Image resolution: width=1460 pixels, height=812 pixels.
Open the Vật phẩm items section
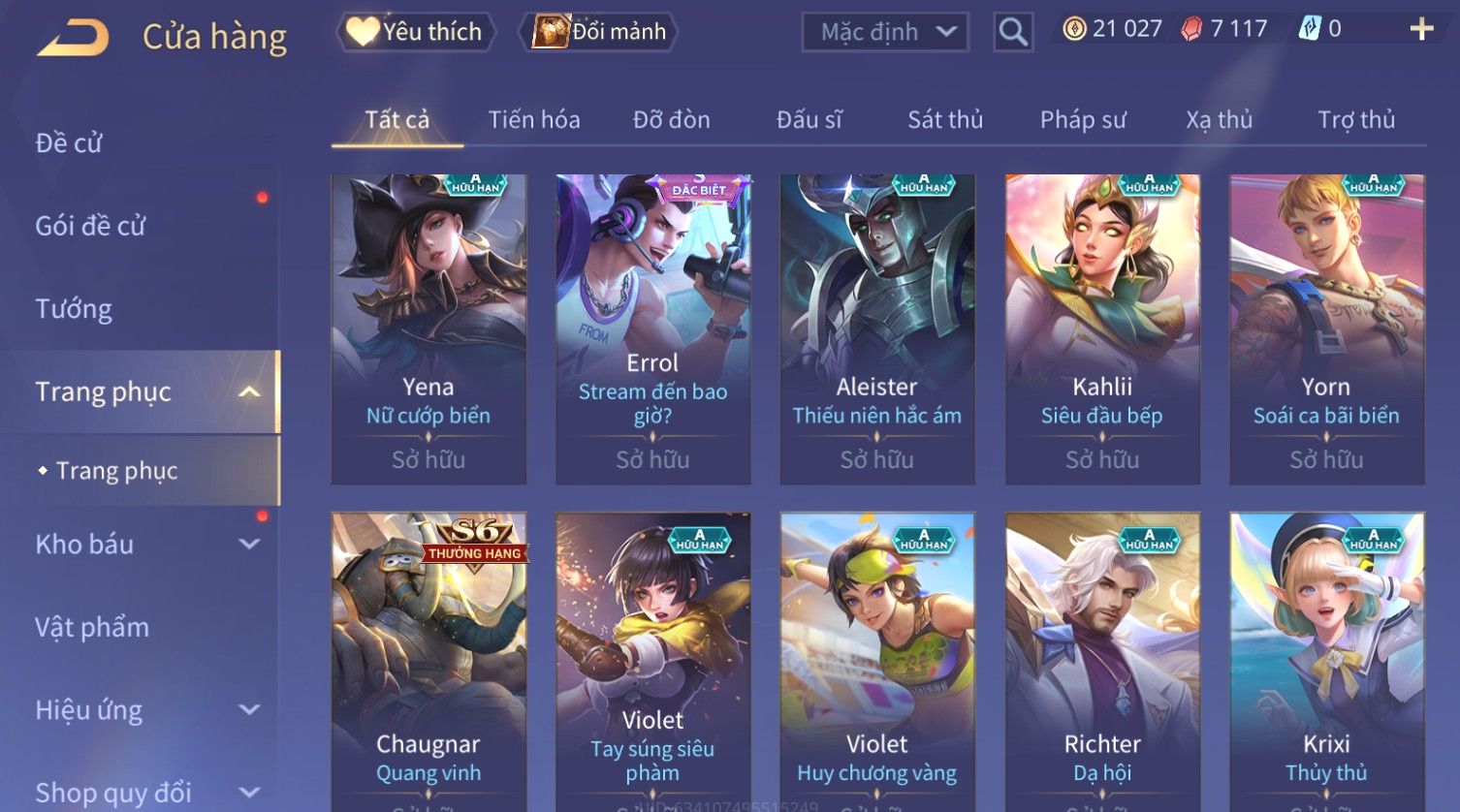point(92,627)
